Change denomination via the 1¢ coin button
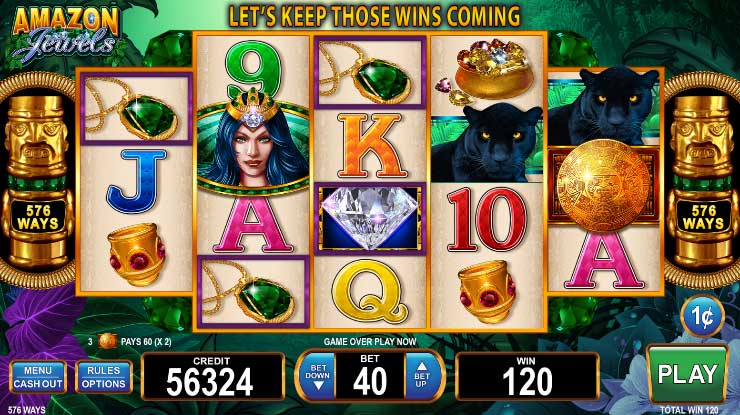The width and height of the screenshot is (740, 415). [703, 318]
